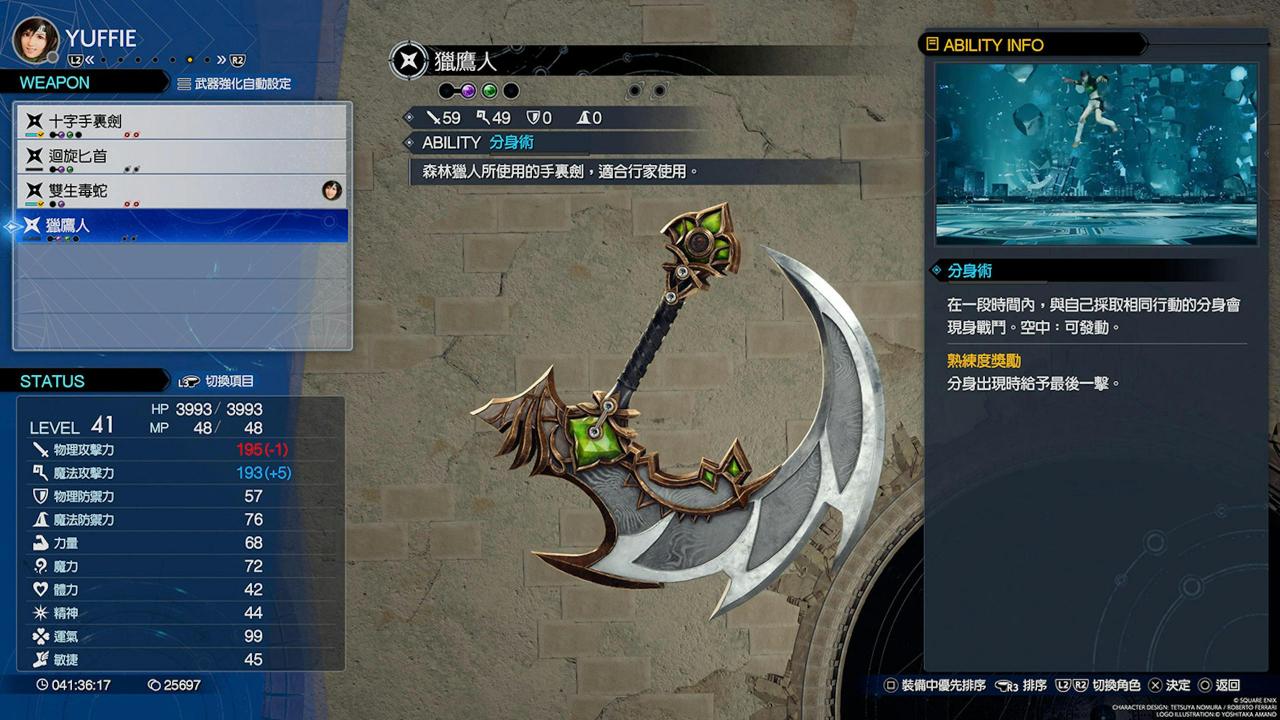Select the 分身術 ability name
1280x720 pixels.
[511, 143]
